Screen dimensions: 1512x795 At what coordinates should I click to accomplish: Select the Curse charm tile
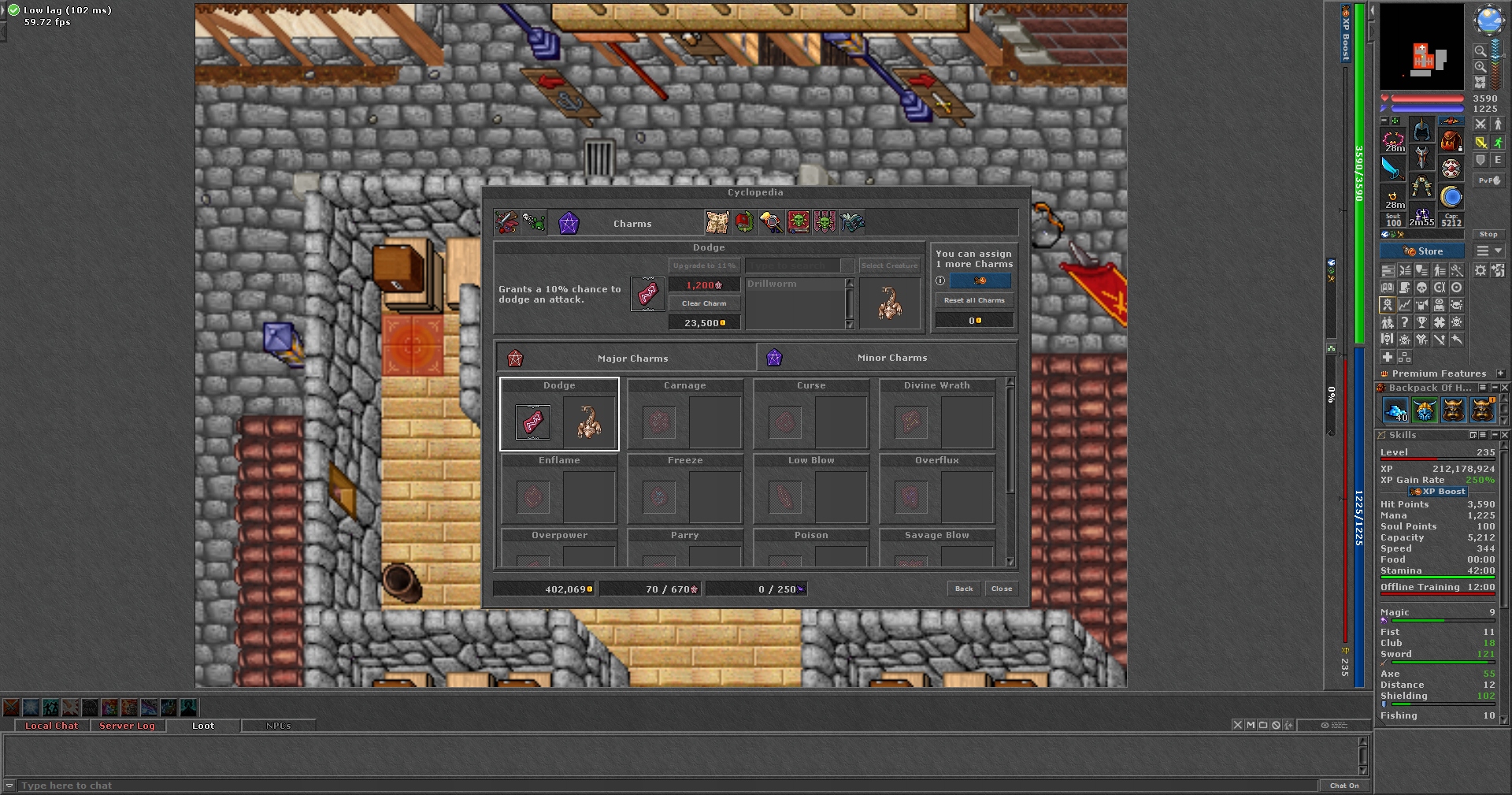(x=811, y=414)
